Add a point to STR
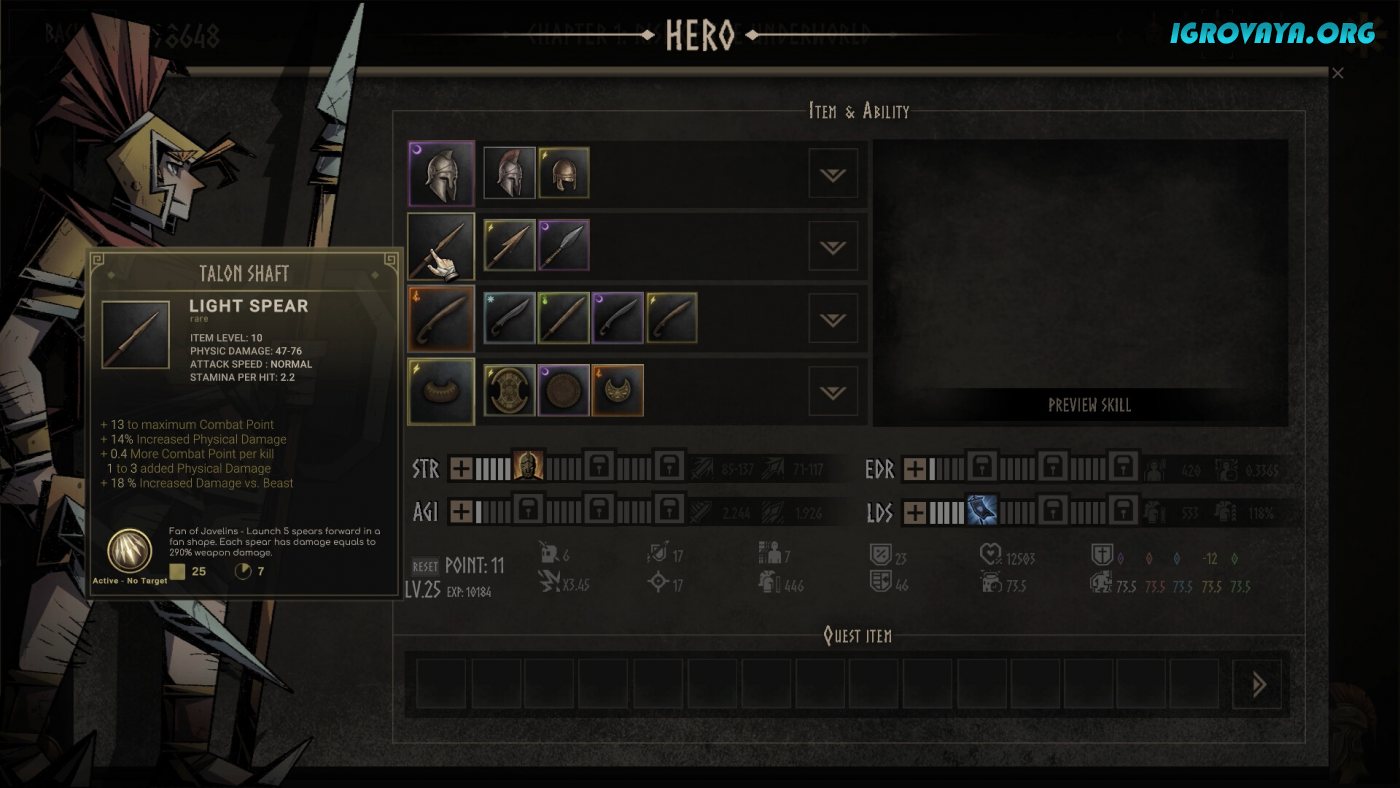Image resolution: width=1400 pixels, height=788 pixels. tap(460, 467)
